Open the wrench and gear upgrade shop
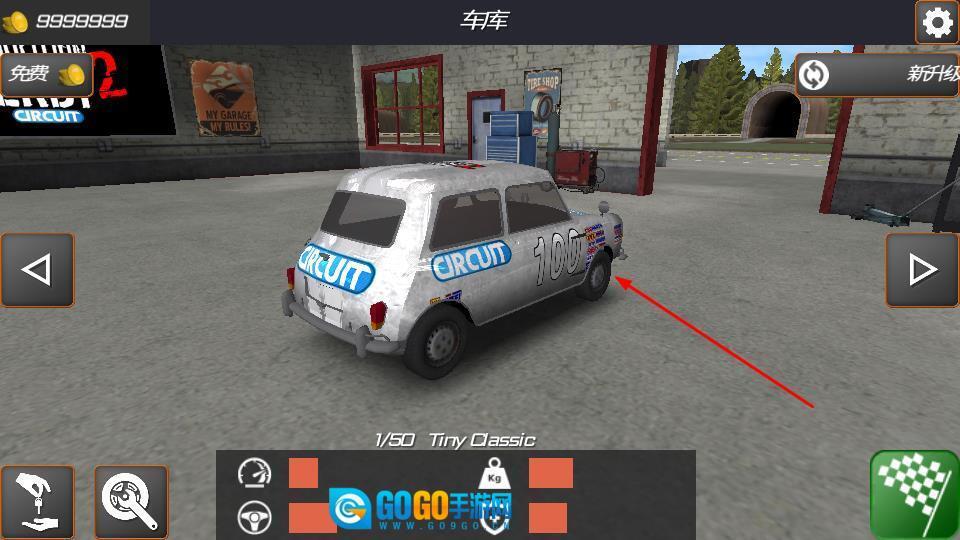Image resolution: width=960 pixels, height=540 pixels. pyautogui.click(x=131, y=501)
